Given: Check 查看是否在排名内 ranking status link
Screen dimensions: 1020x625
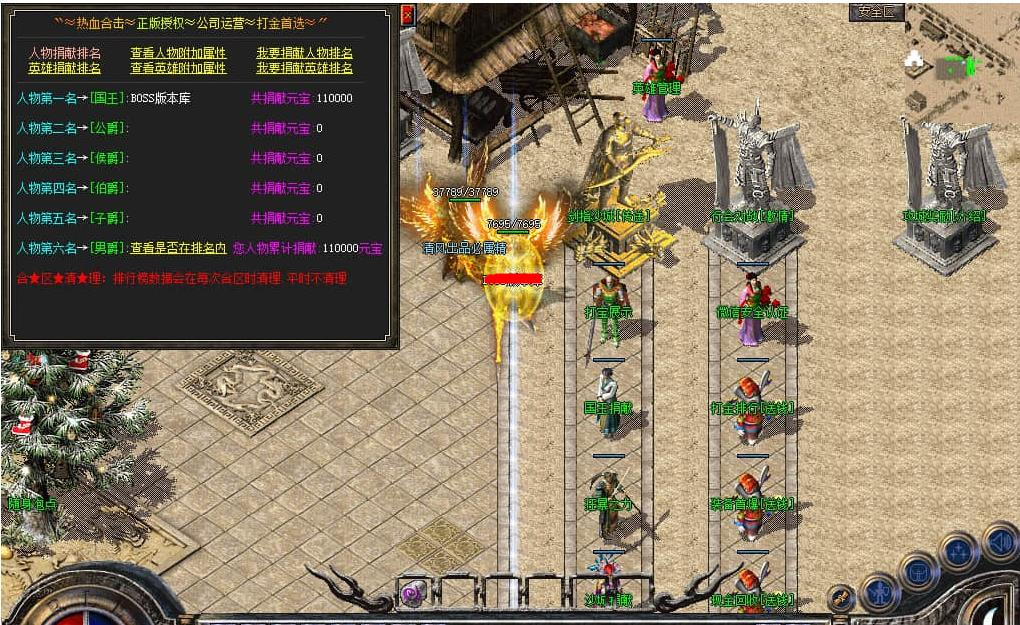Looking at the screenshot, I should [178, 248].
